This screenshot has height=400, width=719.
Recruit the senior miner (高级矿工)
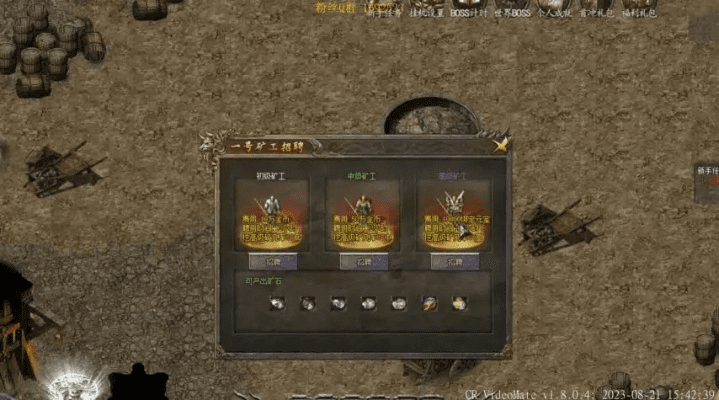pos(455,261)
